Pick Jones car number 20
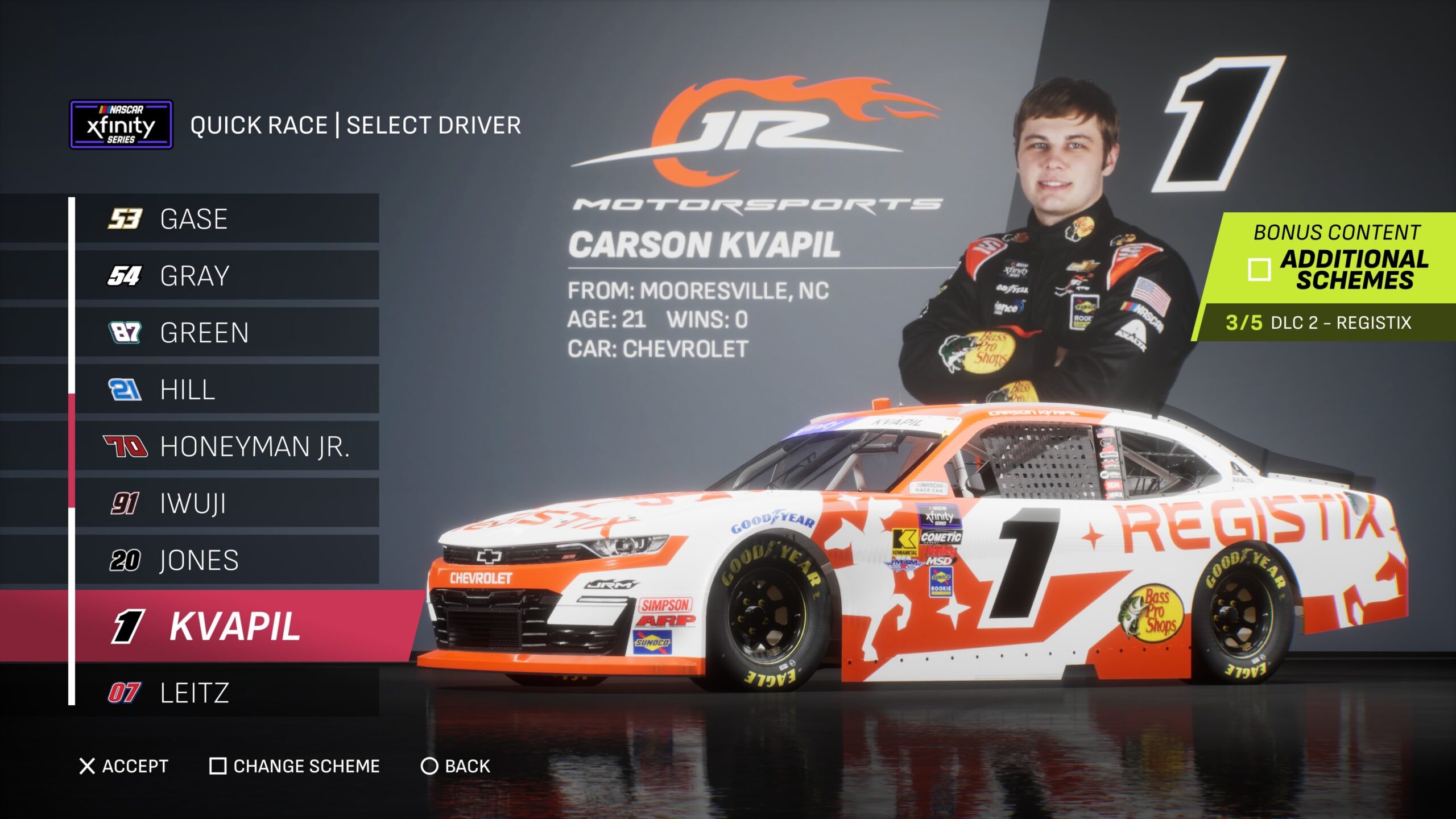 [226, 560]
